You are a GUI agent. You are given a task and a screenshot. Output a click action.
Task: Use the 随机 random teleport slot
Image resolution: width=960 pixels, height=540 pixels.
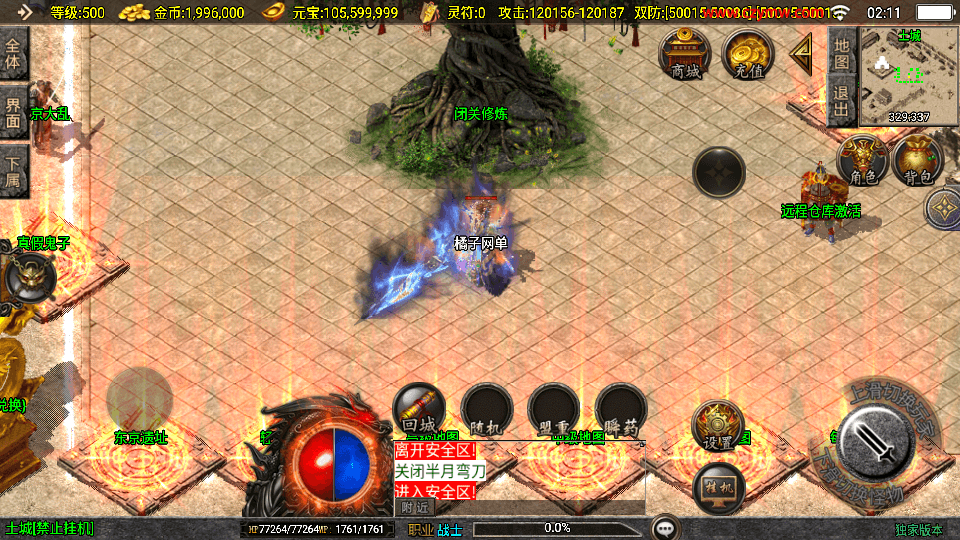point(487,409)
